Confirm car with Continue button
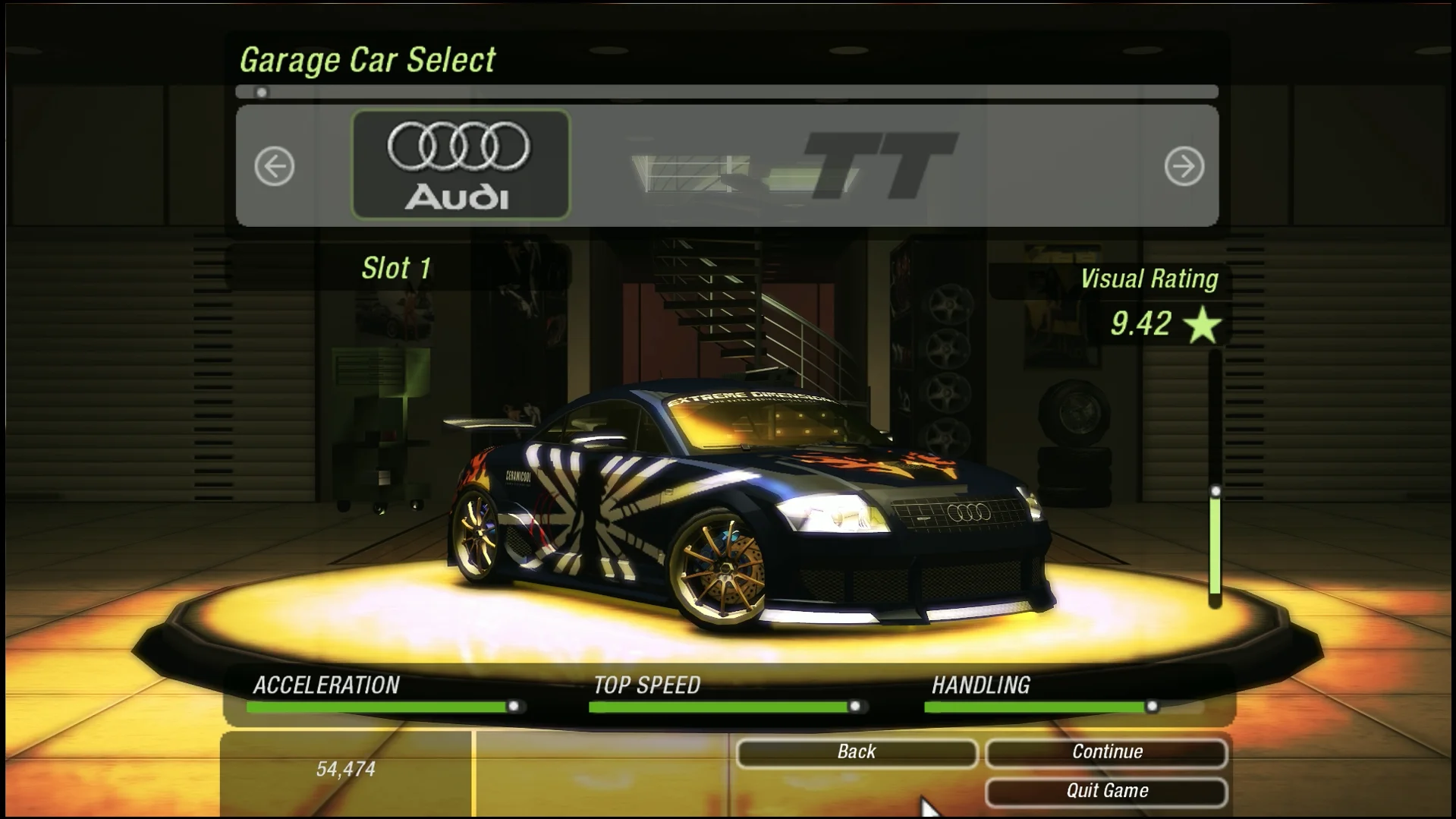The width and height of the screenshot is (1456, 819). tap(1106, 752)
